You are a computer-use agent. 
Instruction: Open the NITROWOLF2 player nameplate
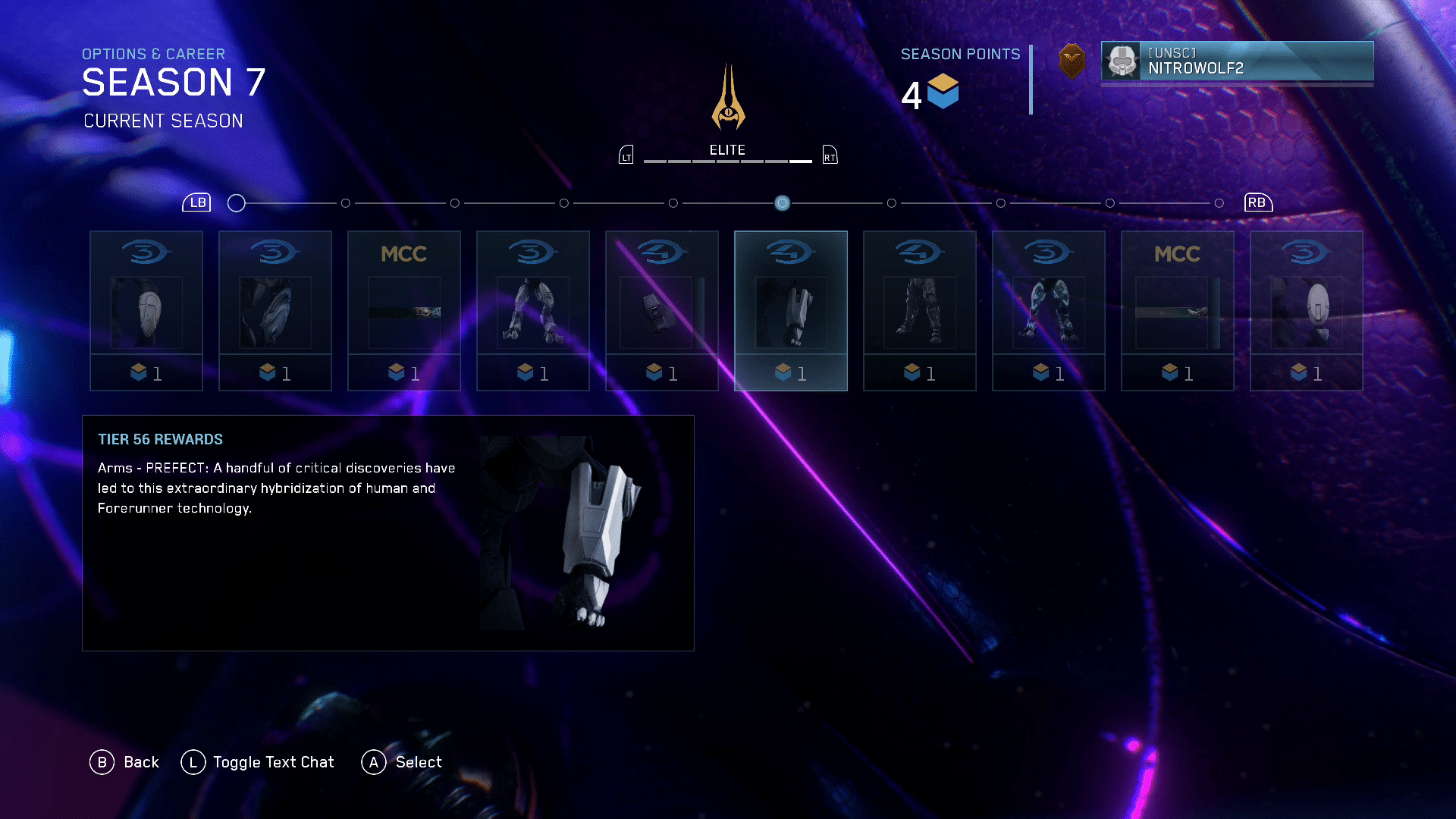[1237, 61]
